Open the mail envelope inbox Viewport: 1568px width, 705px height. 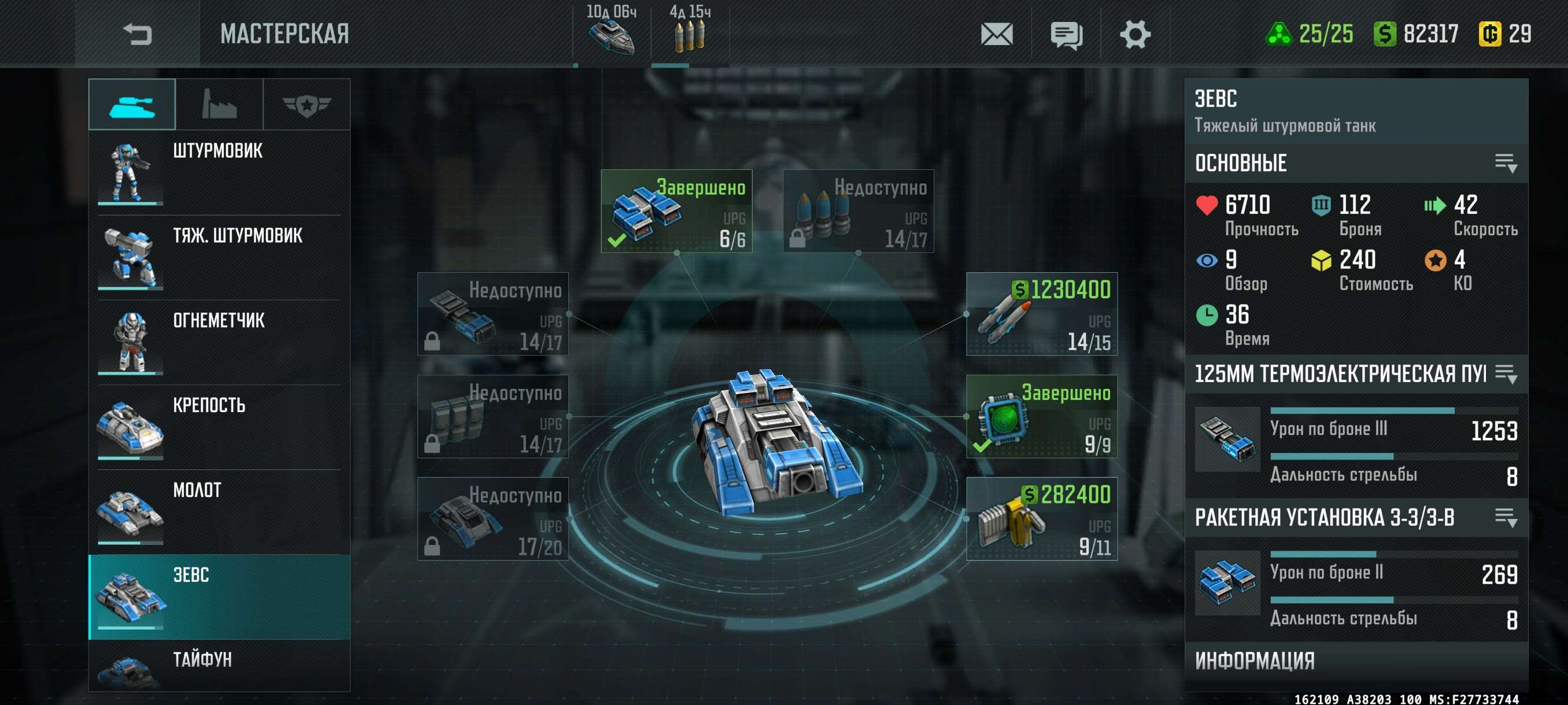pyautogui.click(x=996, y=34)
